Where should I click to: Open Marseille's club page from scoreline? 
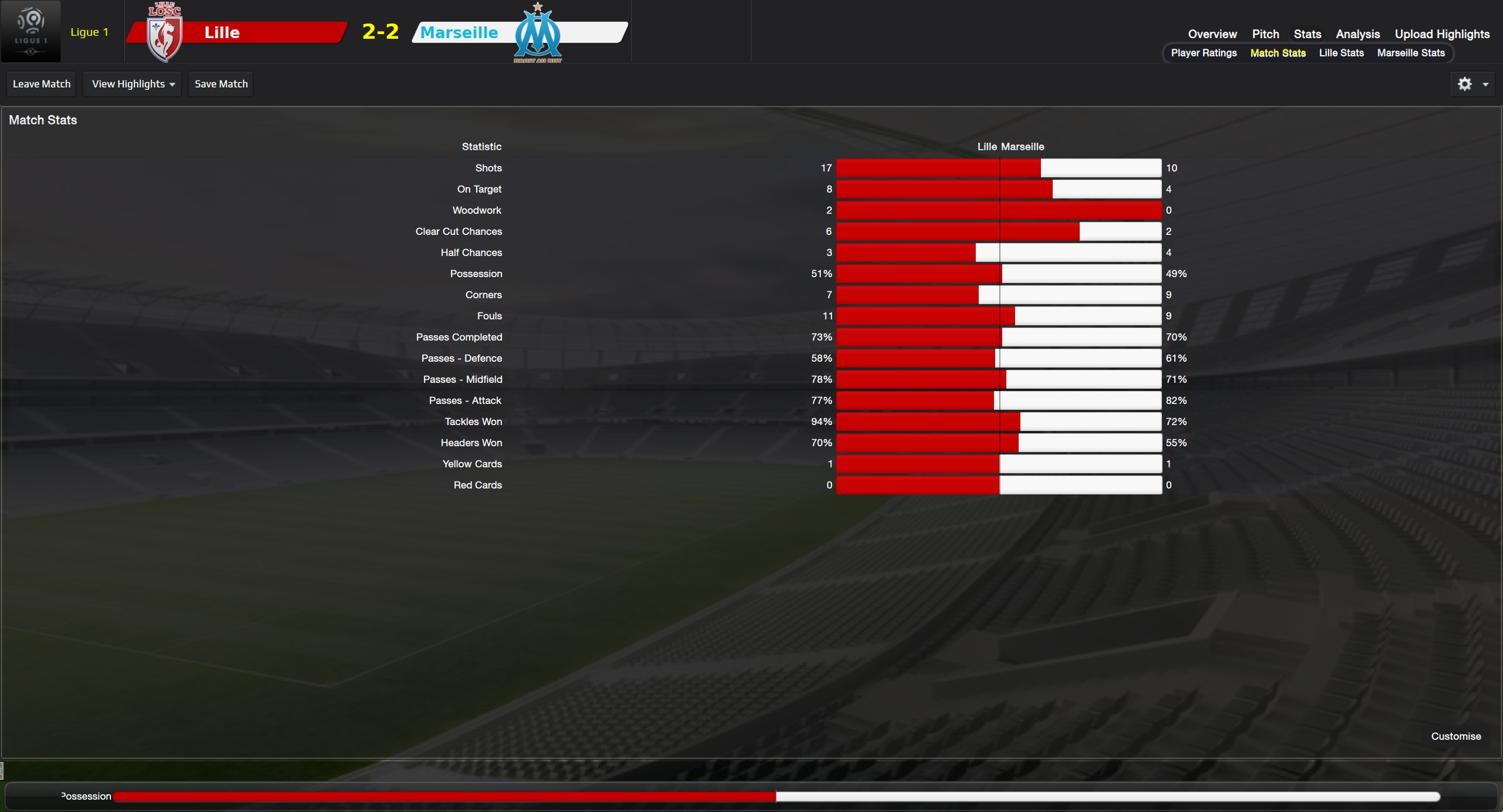point(459,32)
